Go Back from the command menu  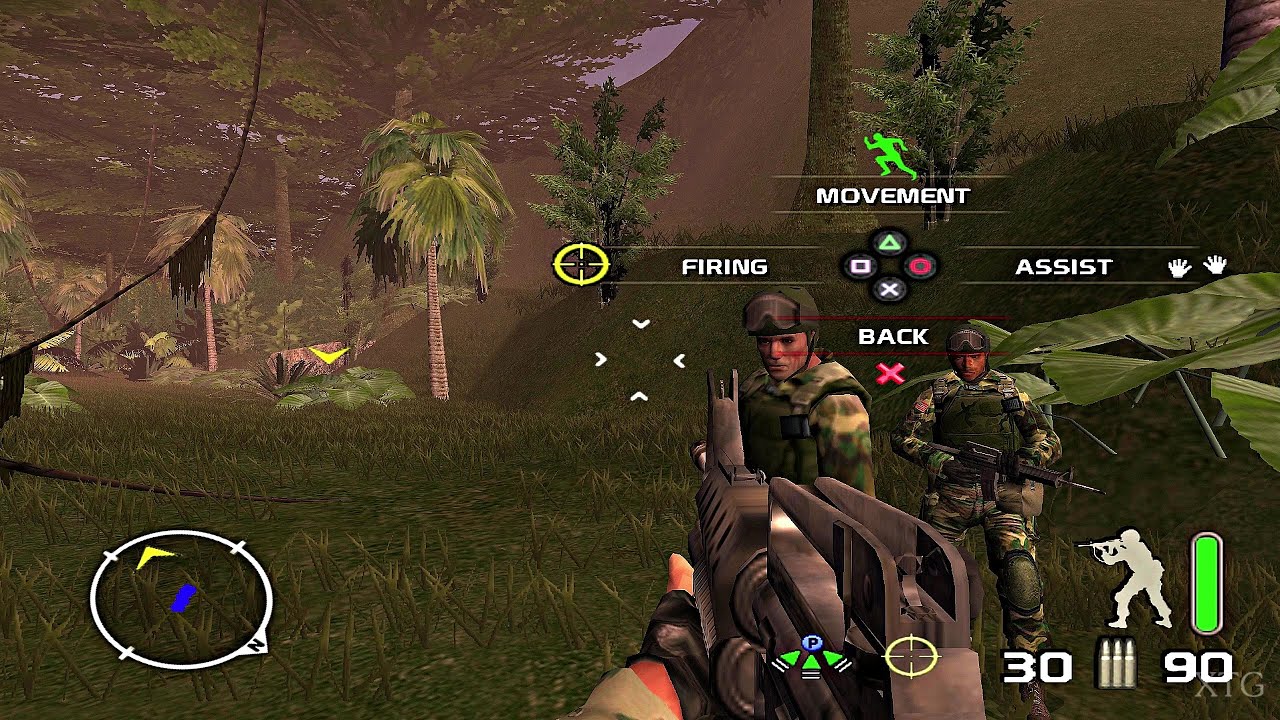(x=893, y=337)
